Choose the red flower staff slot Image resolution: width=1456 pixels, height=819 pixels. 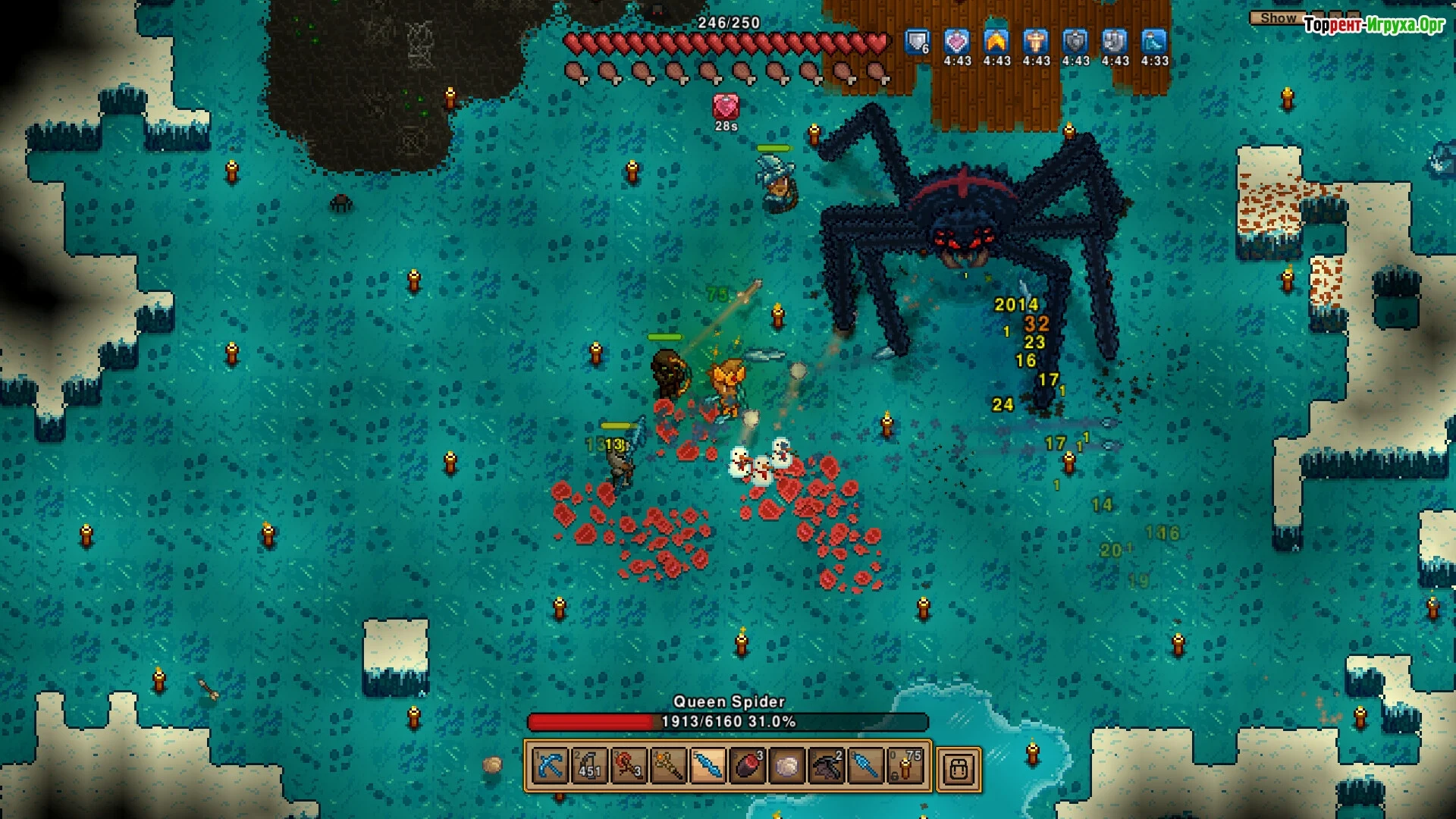click(x=629, y=767)
